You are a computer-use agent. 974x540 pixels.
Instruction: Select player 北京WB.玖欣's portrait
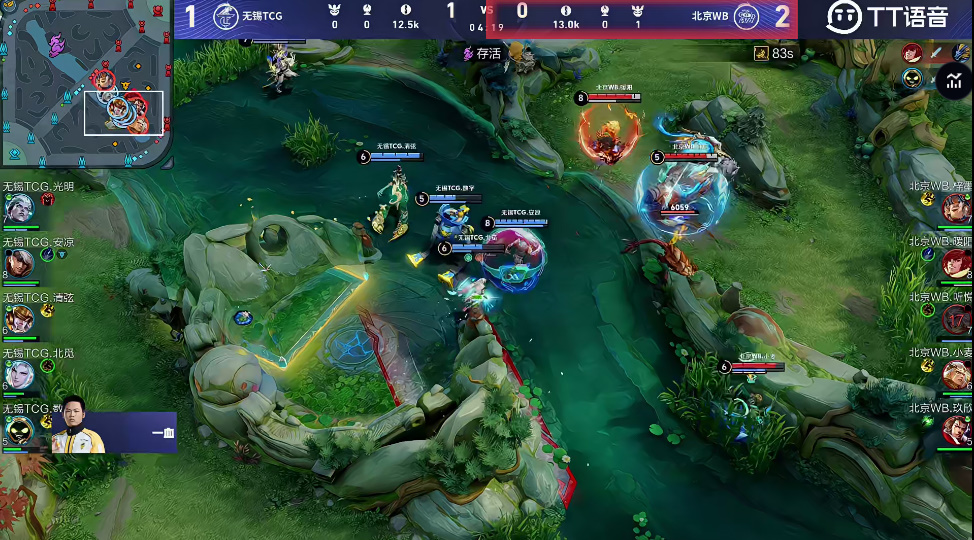(x=957, y=430)
